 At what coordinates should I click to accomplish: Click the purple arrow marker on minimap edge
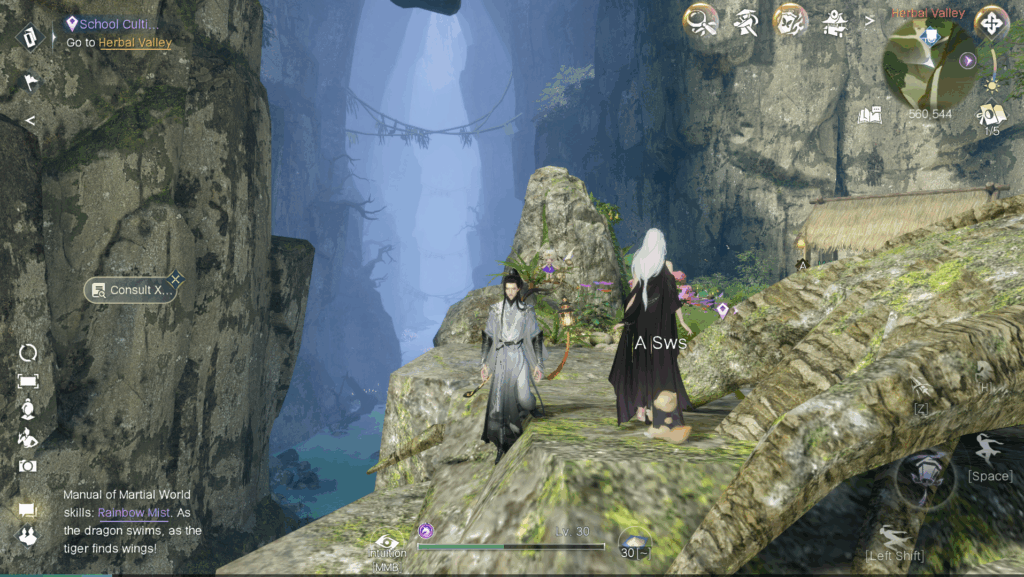(968, 60)
